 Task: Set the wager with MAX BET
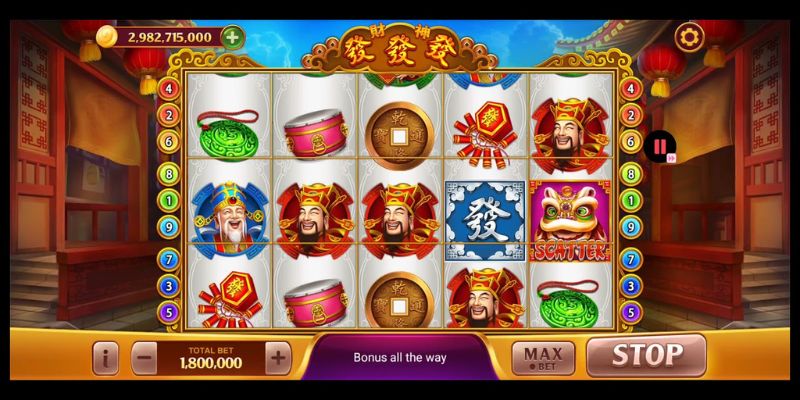pos(543,357)
